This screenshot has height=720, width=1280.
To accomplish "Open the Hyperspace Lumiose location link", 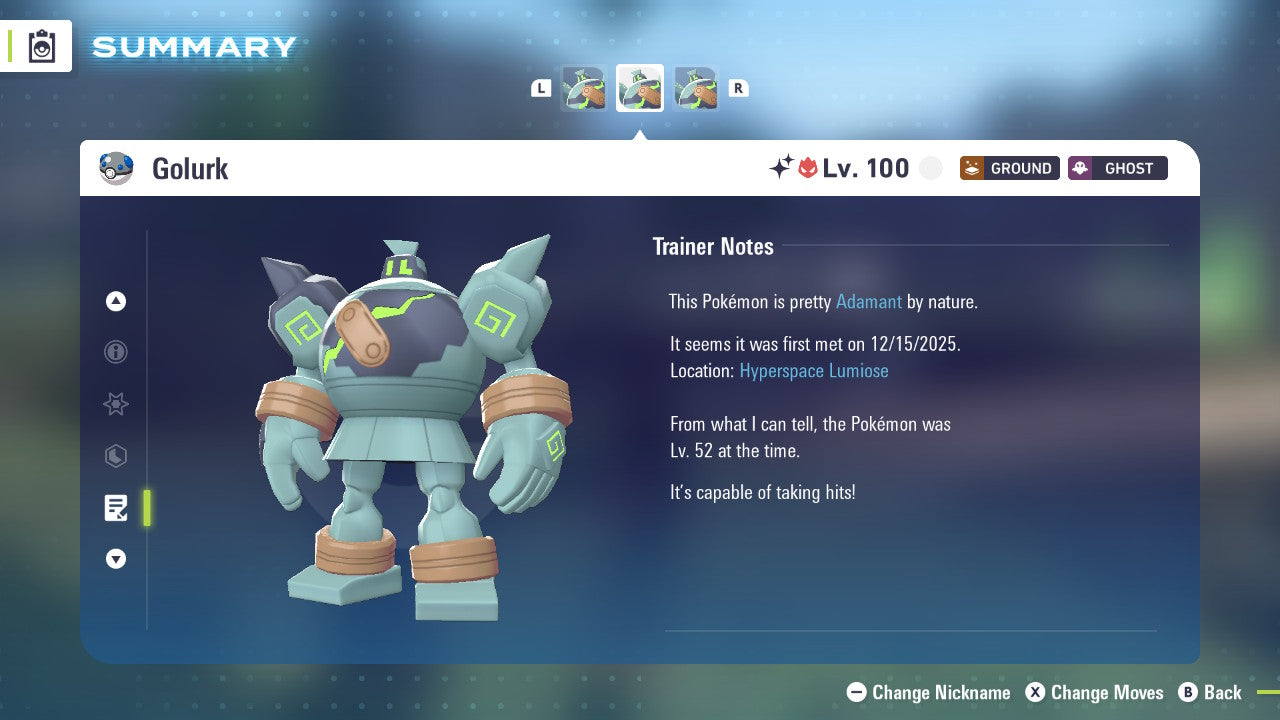I will [813, 370].
